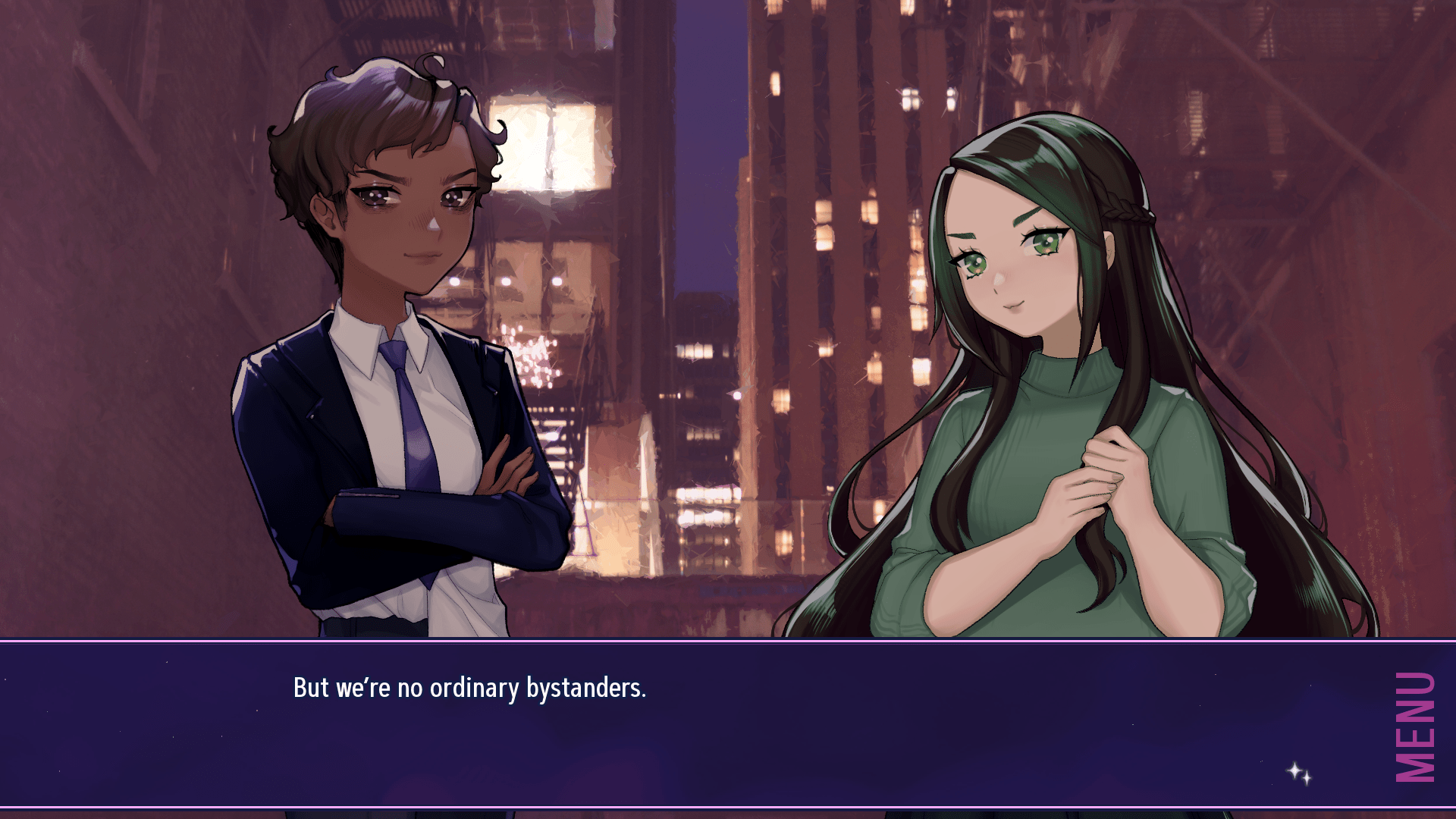
Task: Click the bottom pink divider line
Action: [x=728, y=806]
